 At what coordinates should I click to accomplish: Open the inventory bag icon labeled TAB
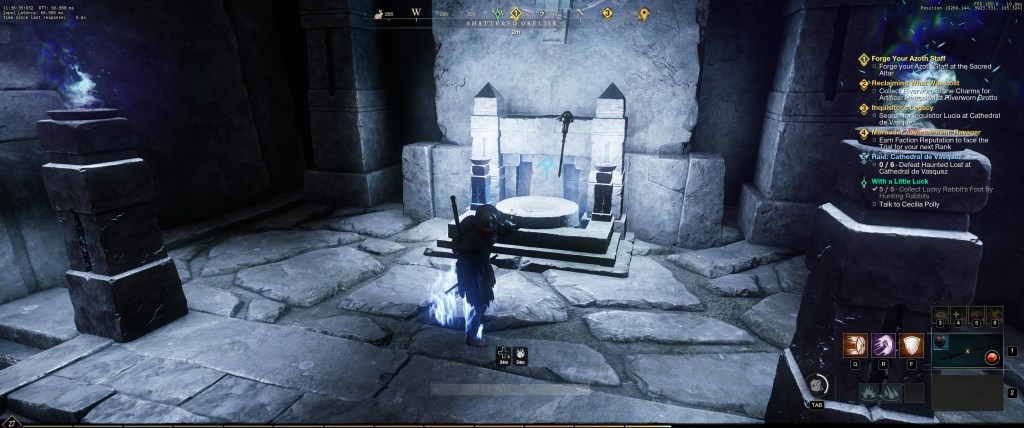(x=817, y=385)
